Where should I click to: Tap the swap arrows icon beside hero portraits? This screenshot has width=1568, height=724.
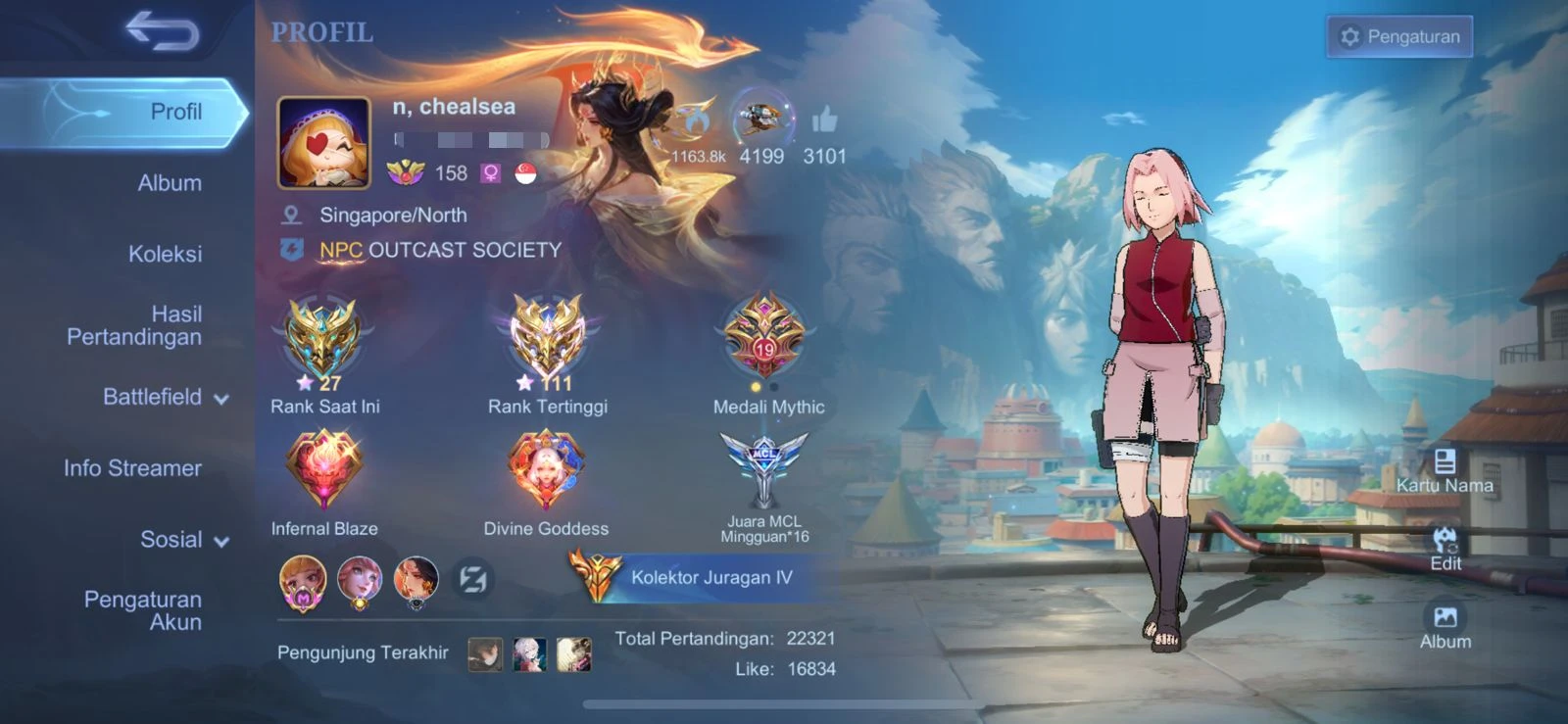[472, 580]
